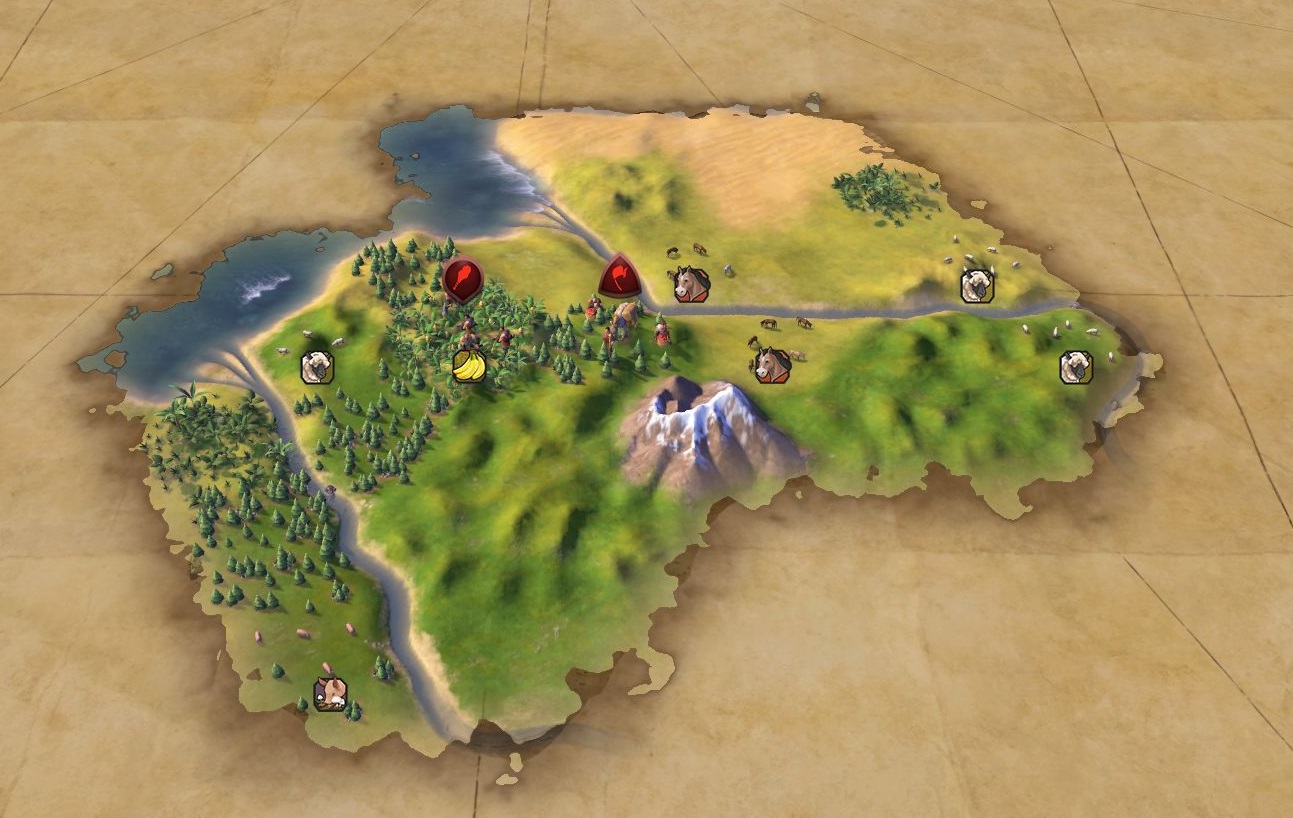The image size is (1293, 818).
Task: Select the warrior unit's club flag
Action: (462, 279)
